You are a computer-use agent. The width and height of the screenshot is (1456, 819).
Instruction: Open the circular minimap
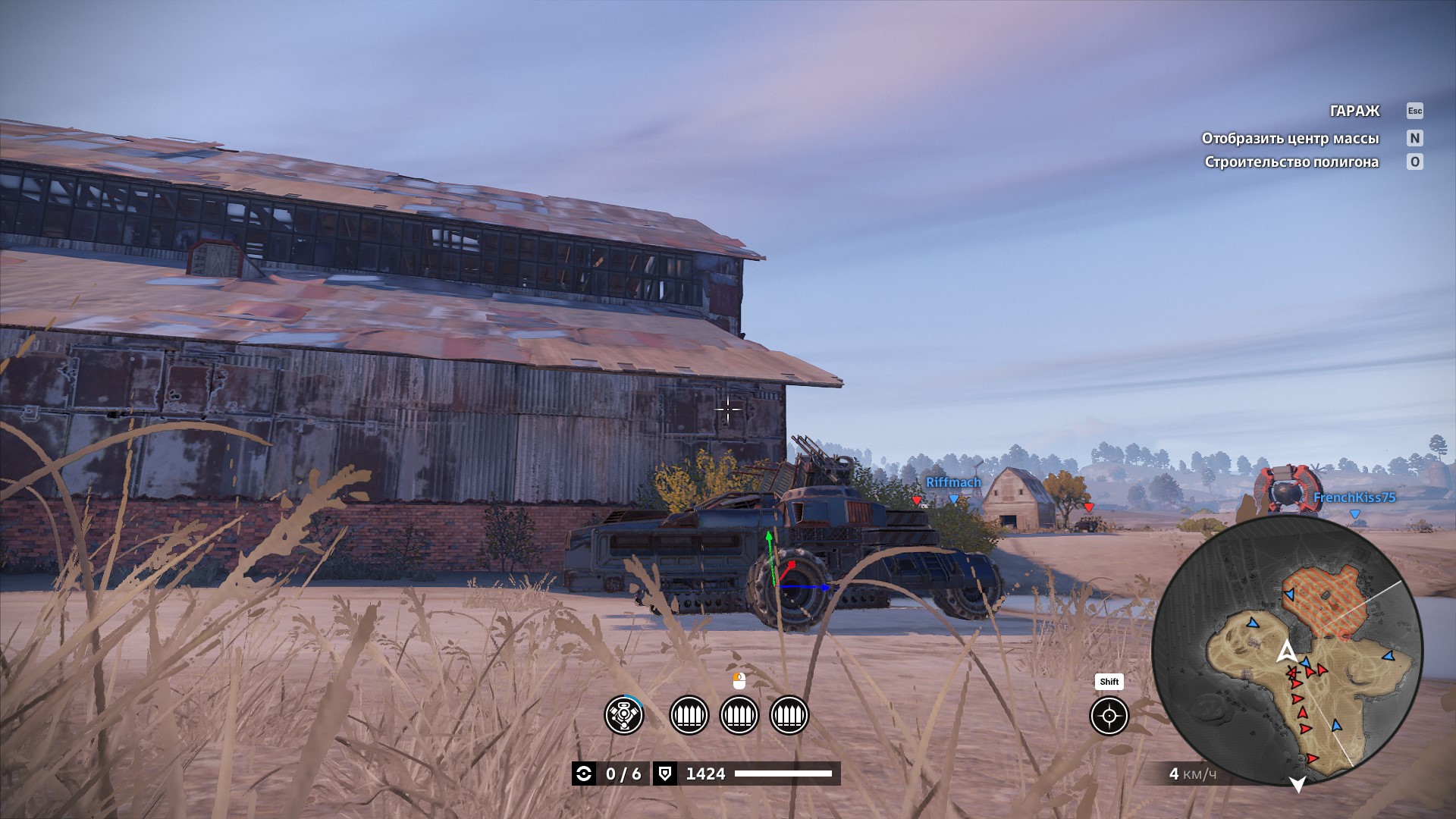tap(1287, 651)
